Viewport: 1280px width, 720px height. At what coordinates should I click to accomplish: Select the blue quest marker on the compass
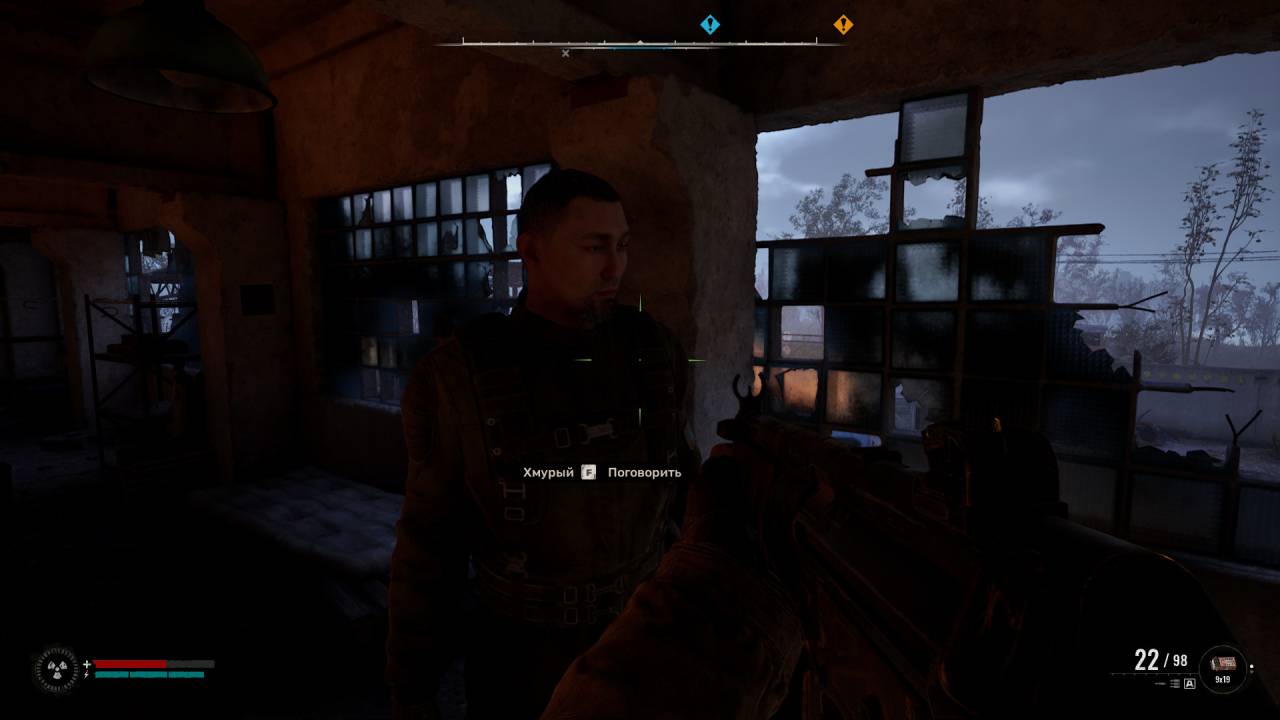click(x=710, y=25)
